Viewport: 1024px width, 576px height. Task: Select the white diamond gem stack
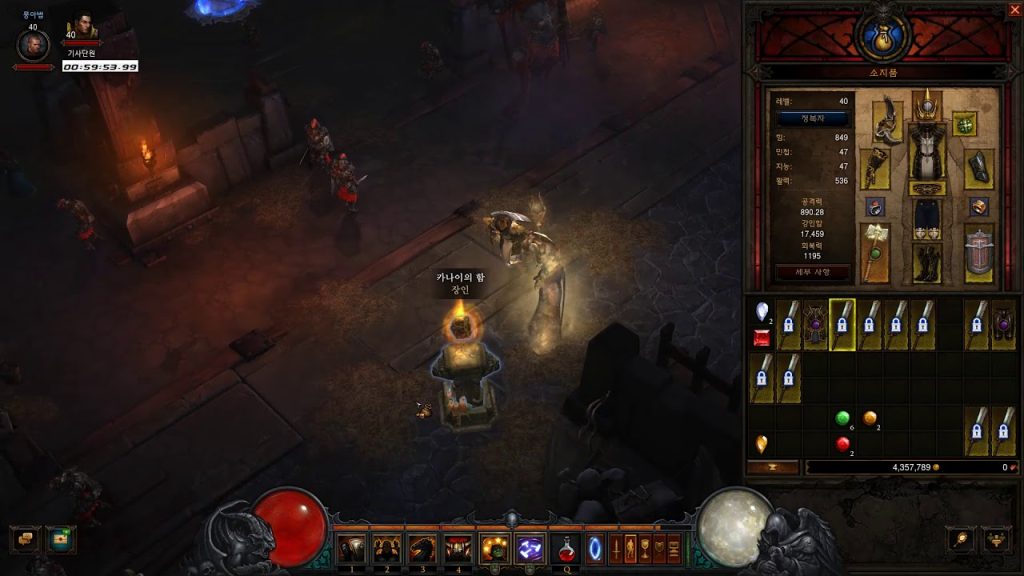[762, 311]
